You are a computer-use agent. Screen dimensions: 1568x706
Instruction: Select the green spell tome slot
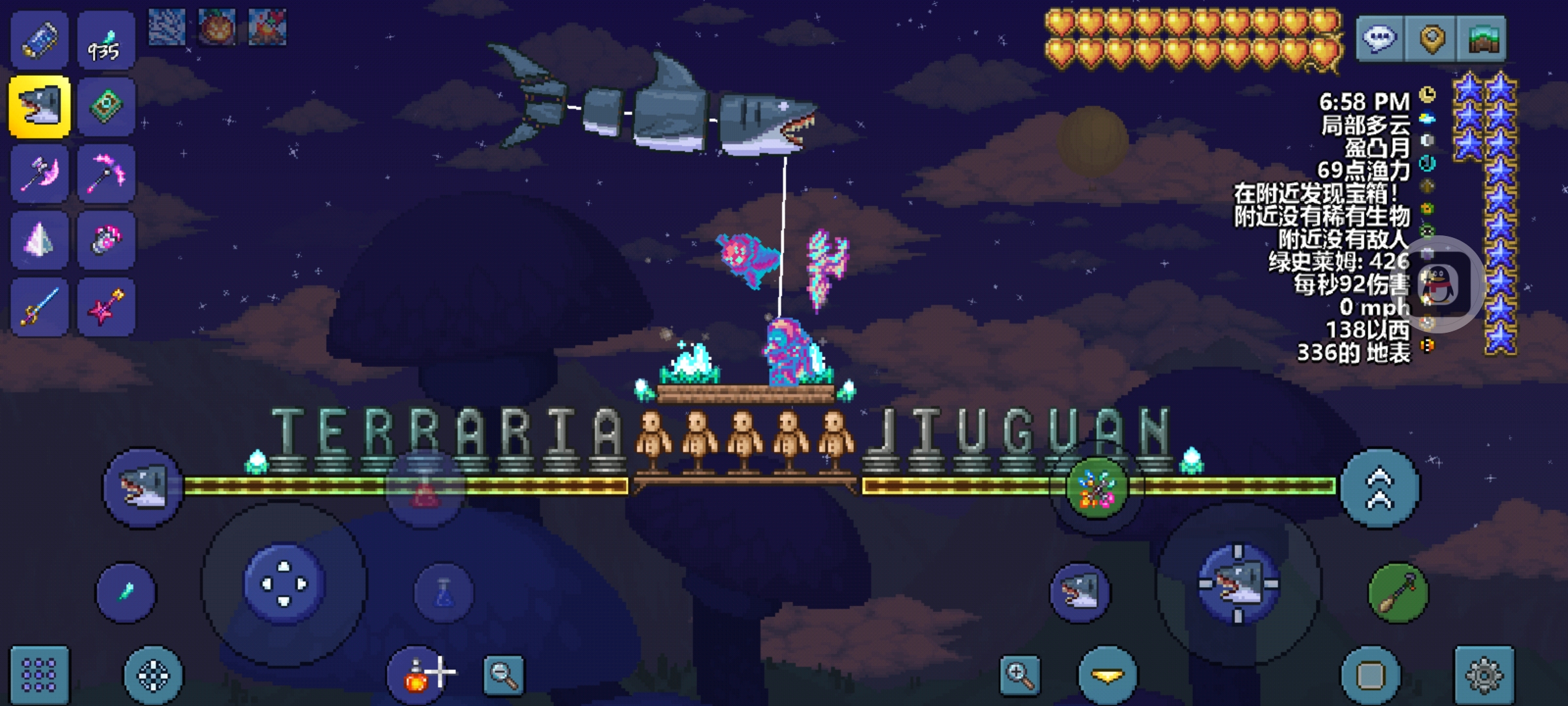tap(106, 107)
